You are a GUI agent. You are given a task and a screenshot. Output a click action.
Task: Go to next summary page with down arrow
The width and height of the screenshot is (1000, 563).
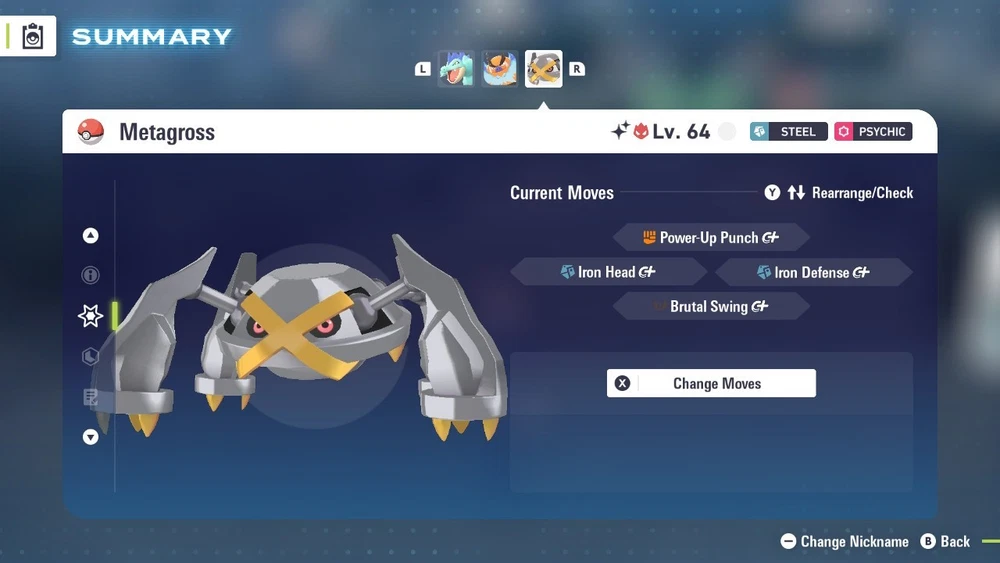click(91, 437)
